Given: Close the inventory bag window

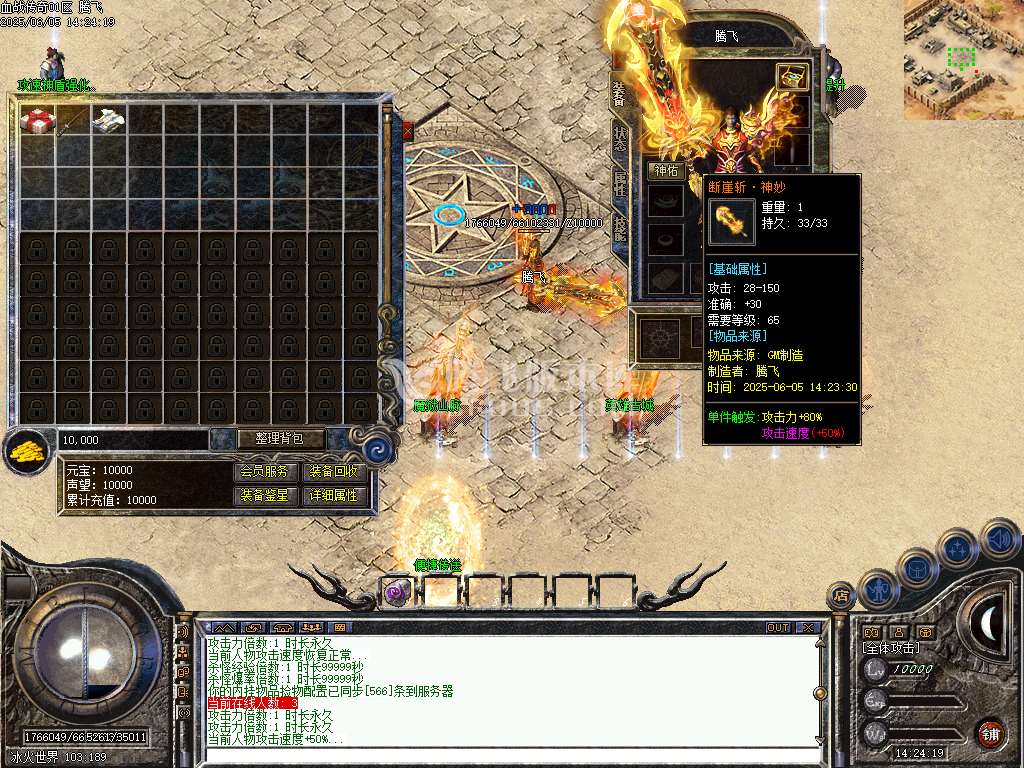Looking at the screenshot, I should 407,130.
